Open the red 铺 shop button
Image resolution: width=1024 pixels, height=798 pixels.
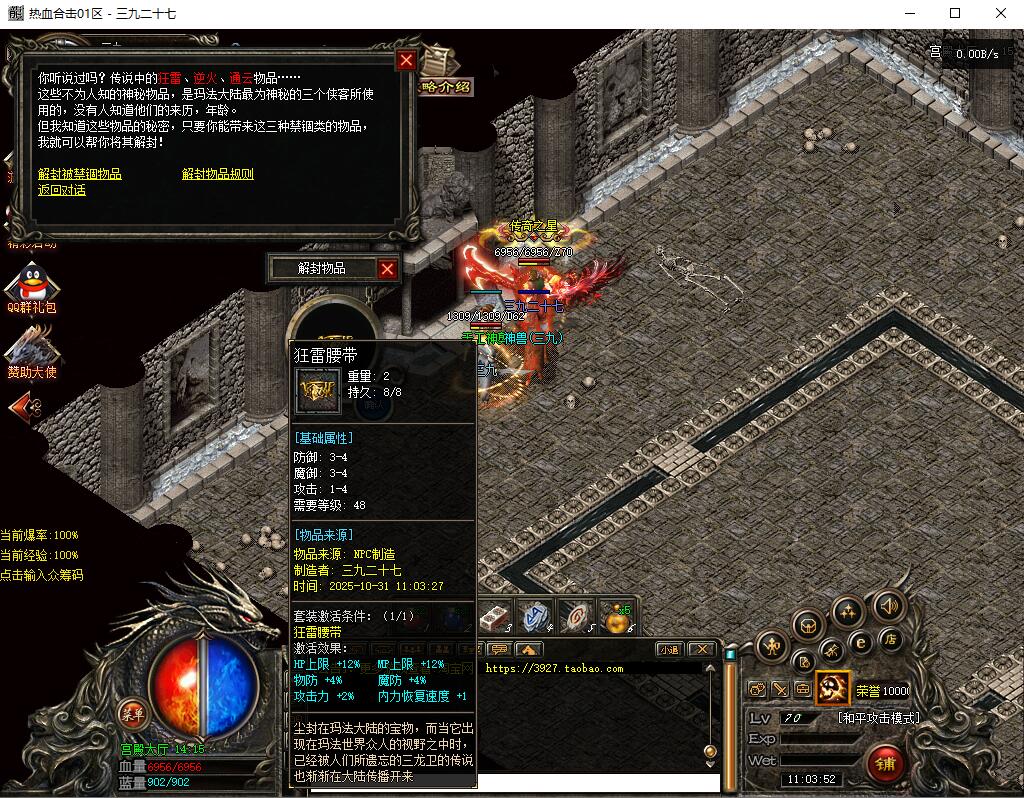(887, 762)
